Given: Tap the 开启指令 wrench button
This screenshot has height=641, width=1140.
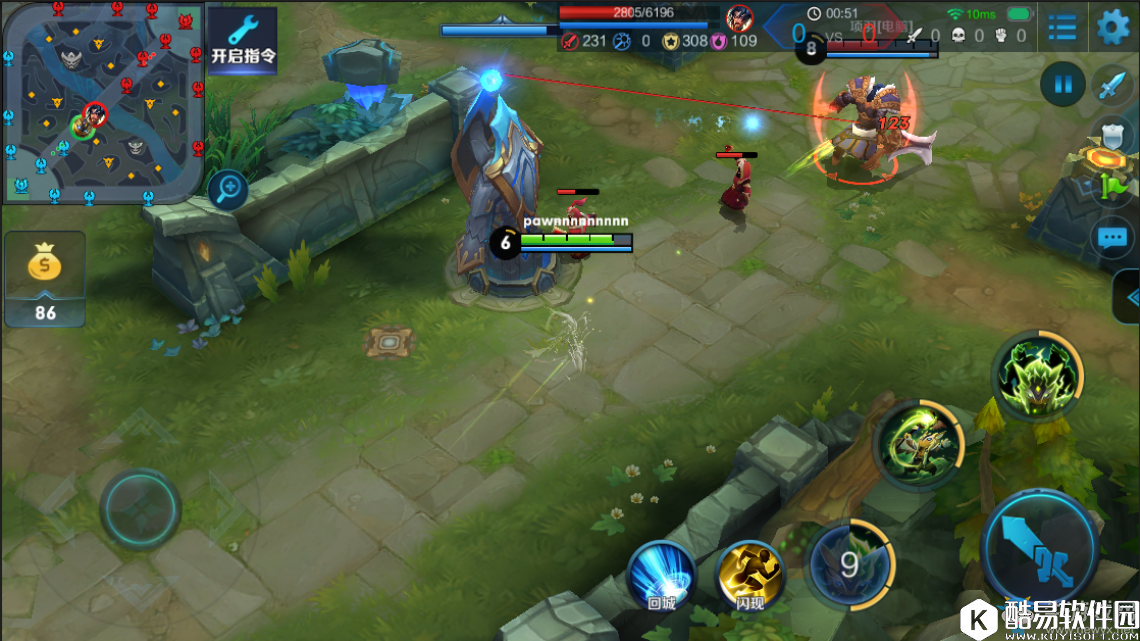Looking at the screenshot, I should [242, 39].
